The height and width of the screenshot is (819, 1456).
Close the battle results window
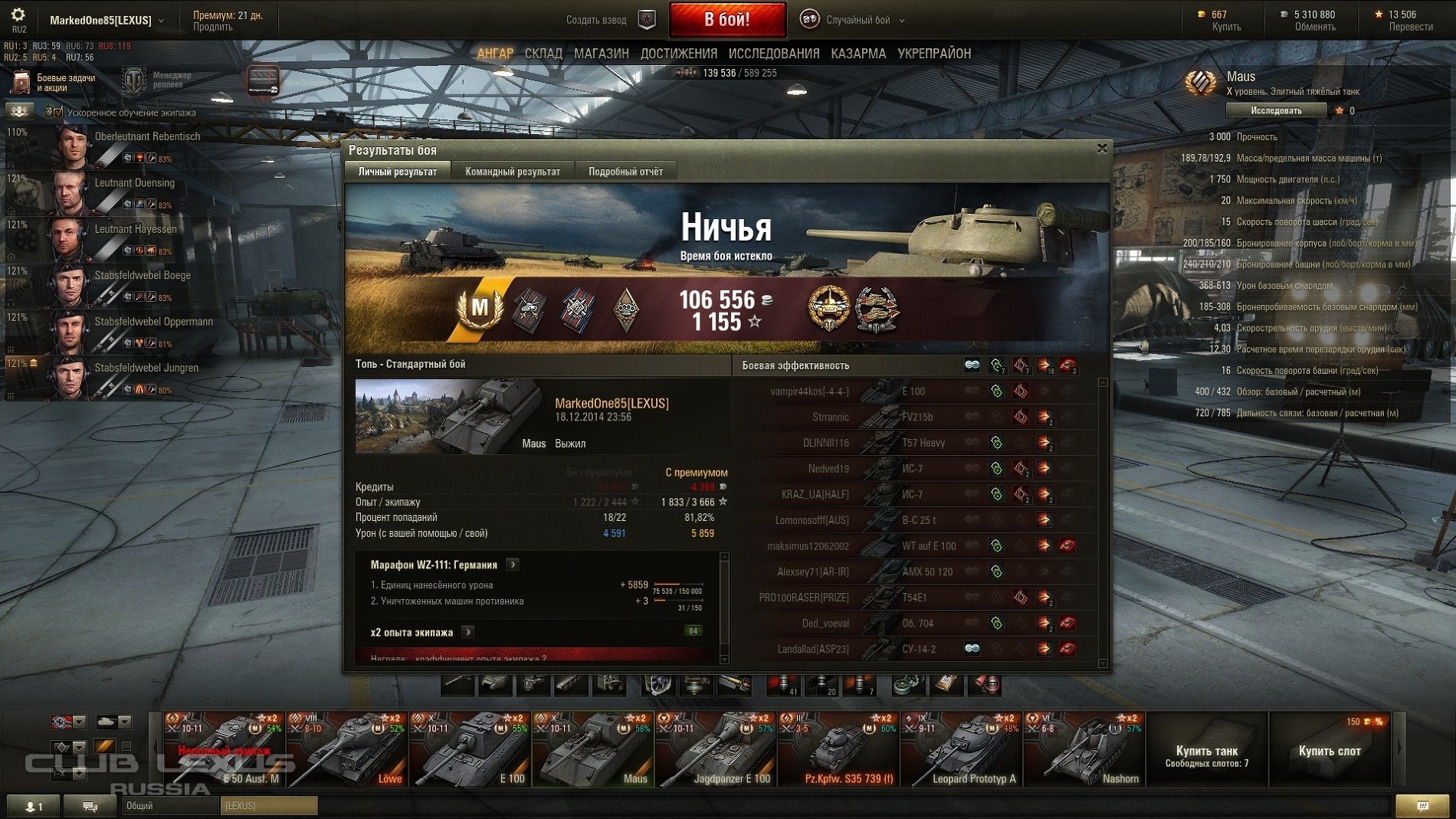coord(1101,149)
